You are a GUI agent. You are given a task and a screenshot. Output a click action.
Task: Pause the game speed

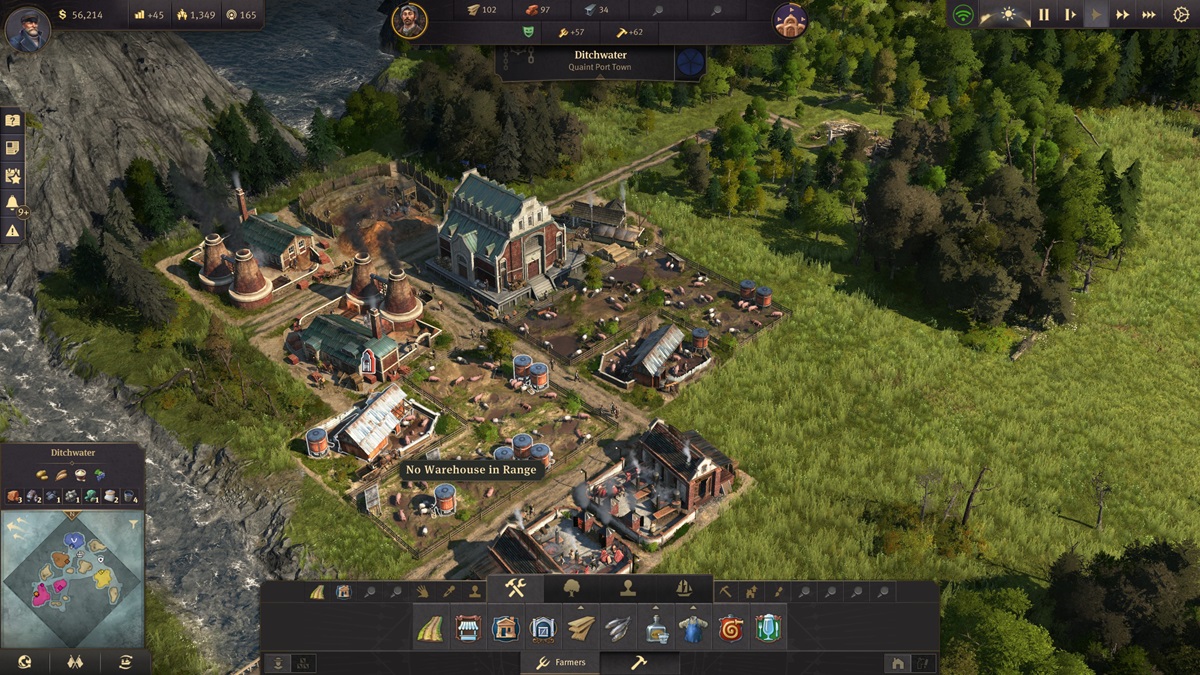coord(1044,15)
